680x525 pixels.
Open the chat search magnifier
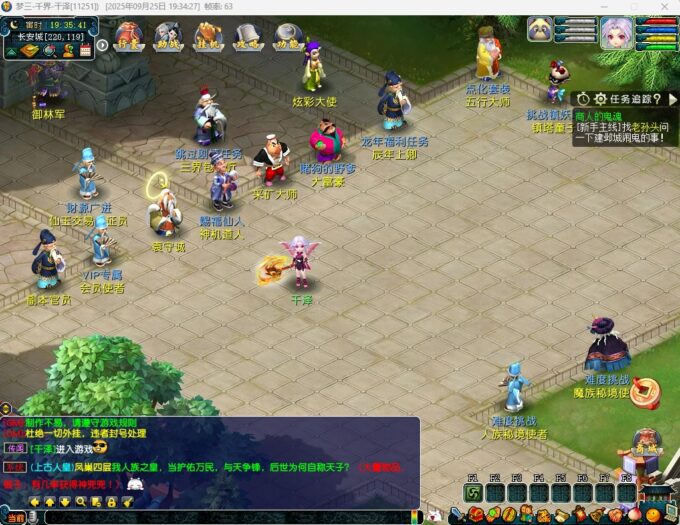coord(81,500)
